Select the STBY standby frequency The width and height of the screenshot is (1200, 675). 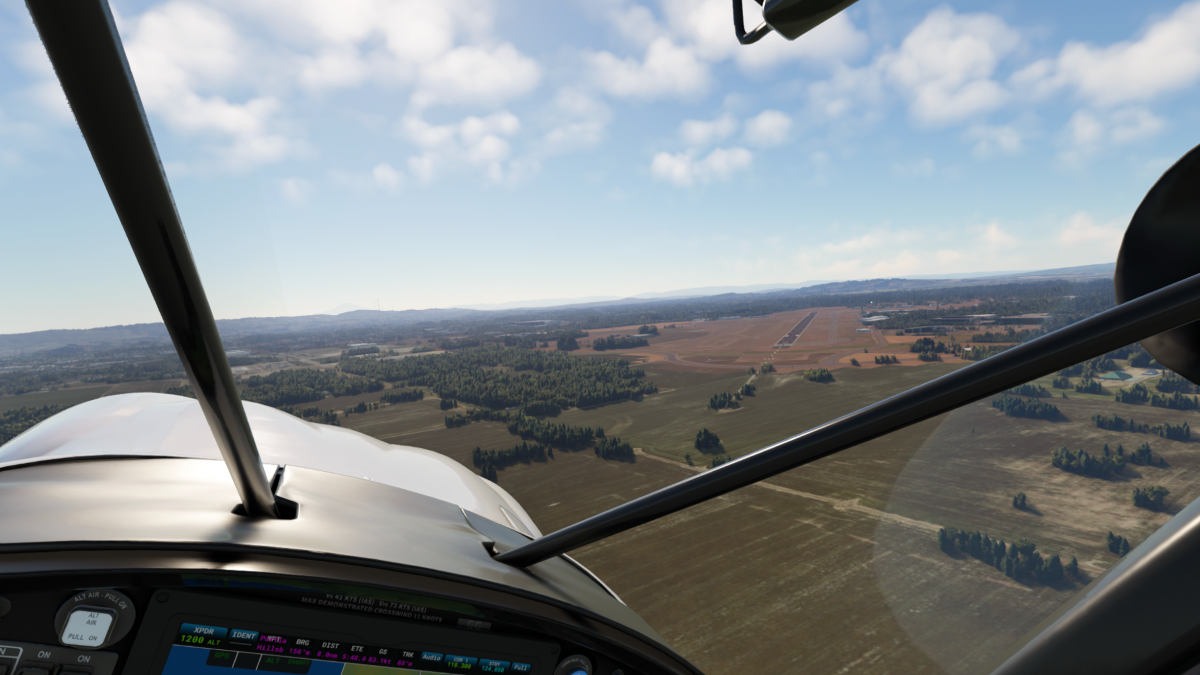493,664
